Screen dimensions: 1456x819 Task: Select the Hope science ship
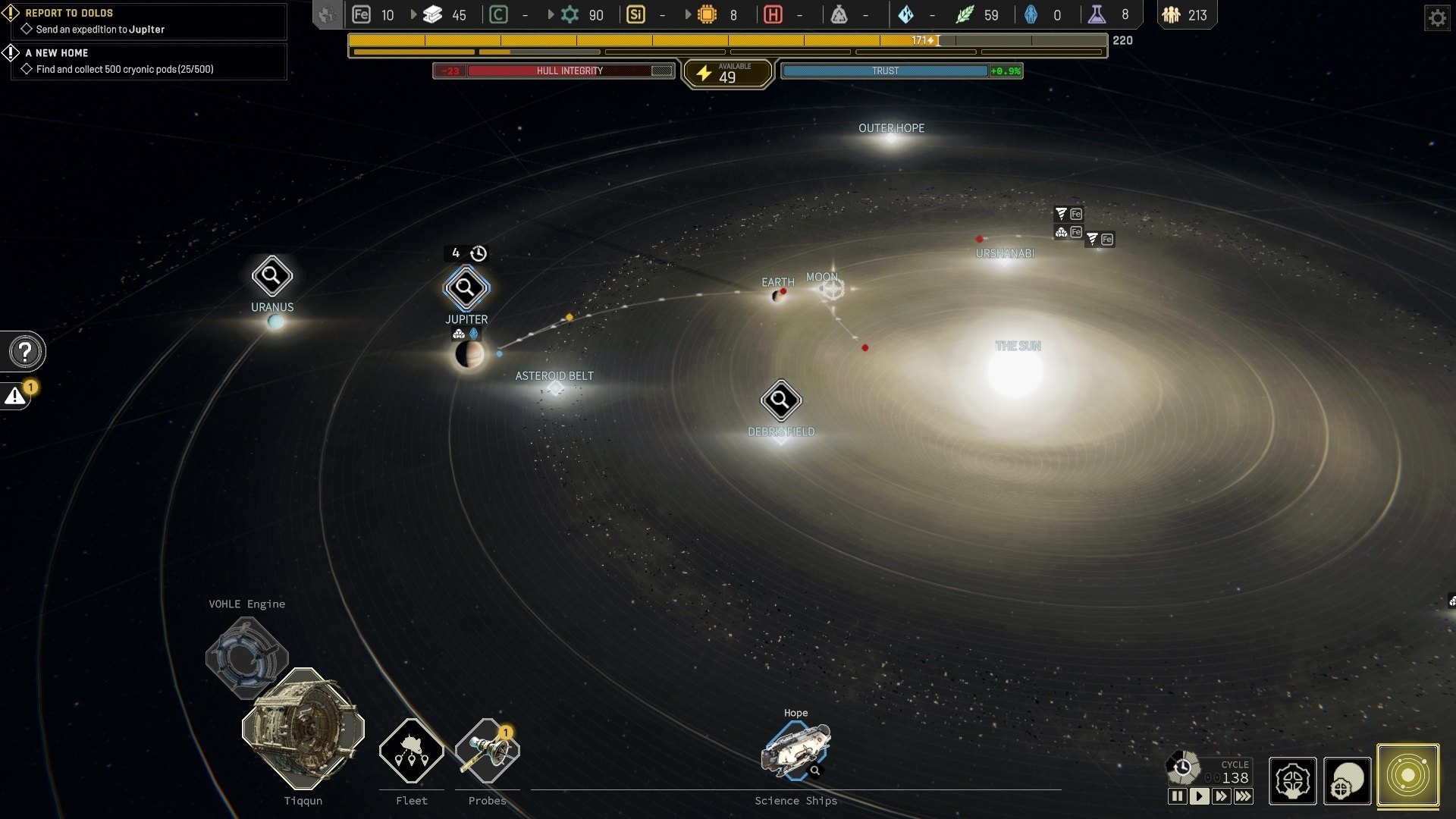tap(795, 750)
